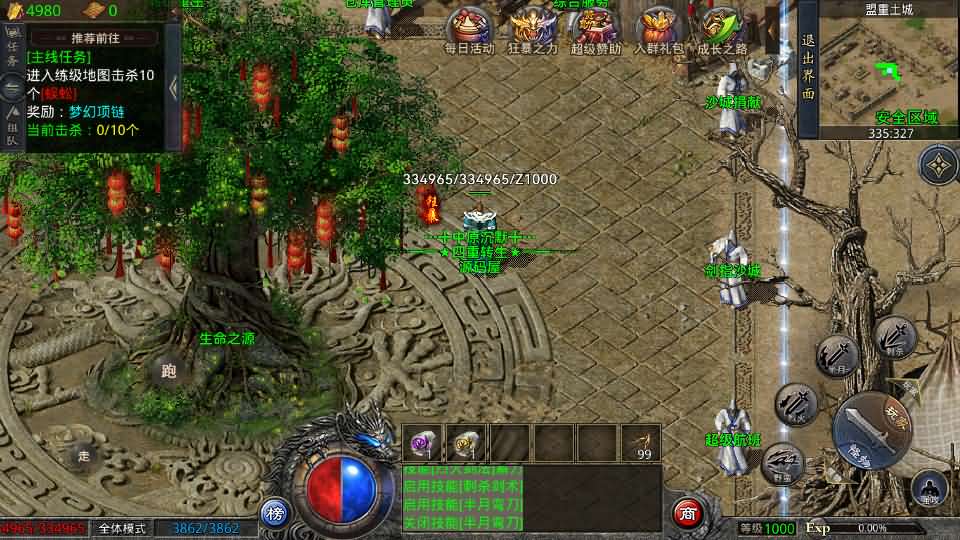Switch to the 任务 quest tab
Viewport: 960px width, 540px height.
13,52
